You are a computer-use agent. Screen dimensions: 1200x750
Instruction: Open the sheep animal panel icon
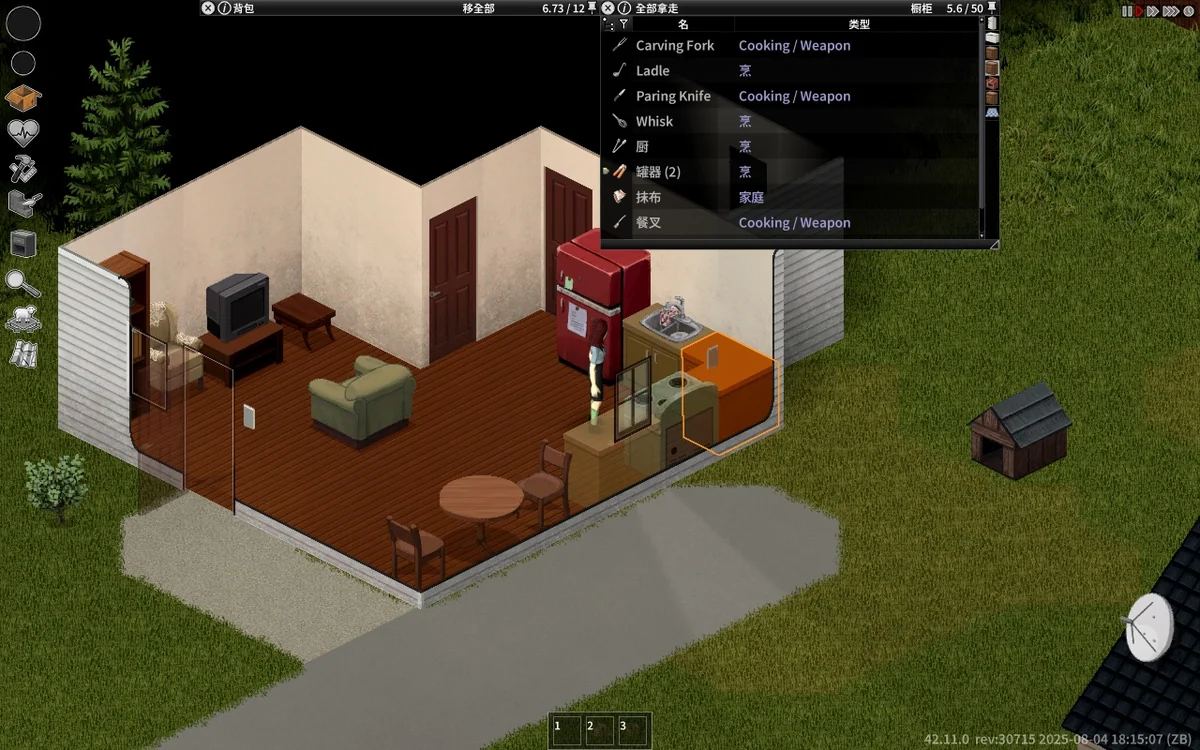[23, 319]
